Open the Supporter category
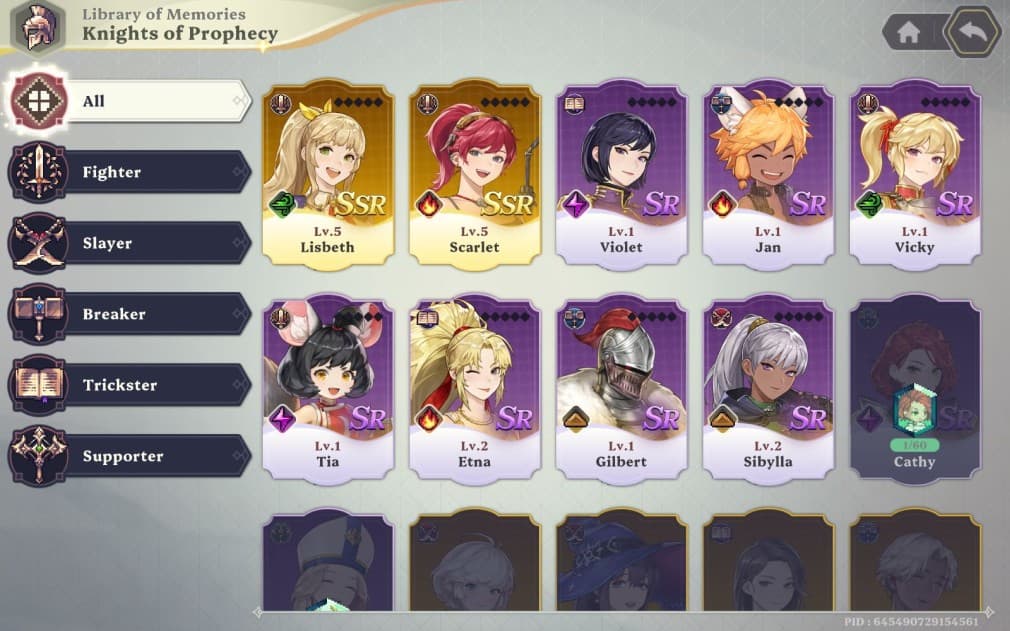The image size is (1010, 631). tap(130, 456)
